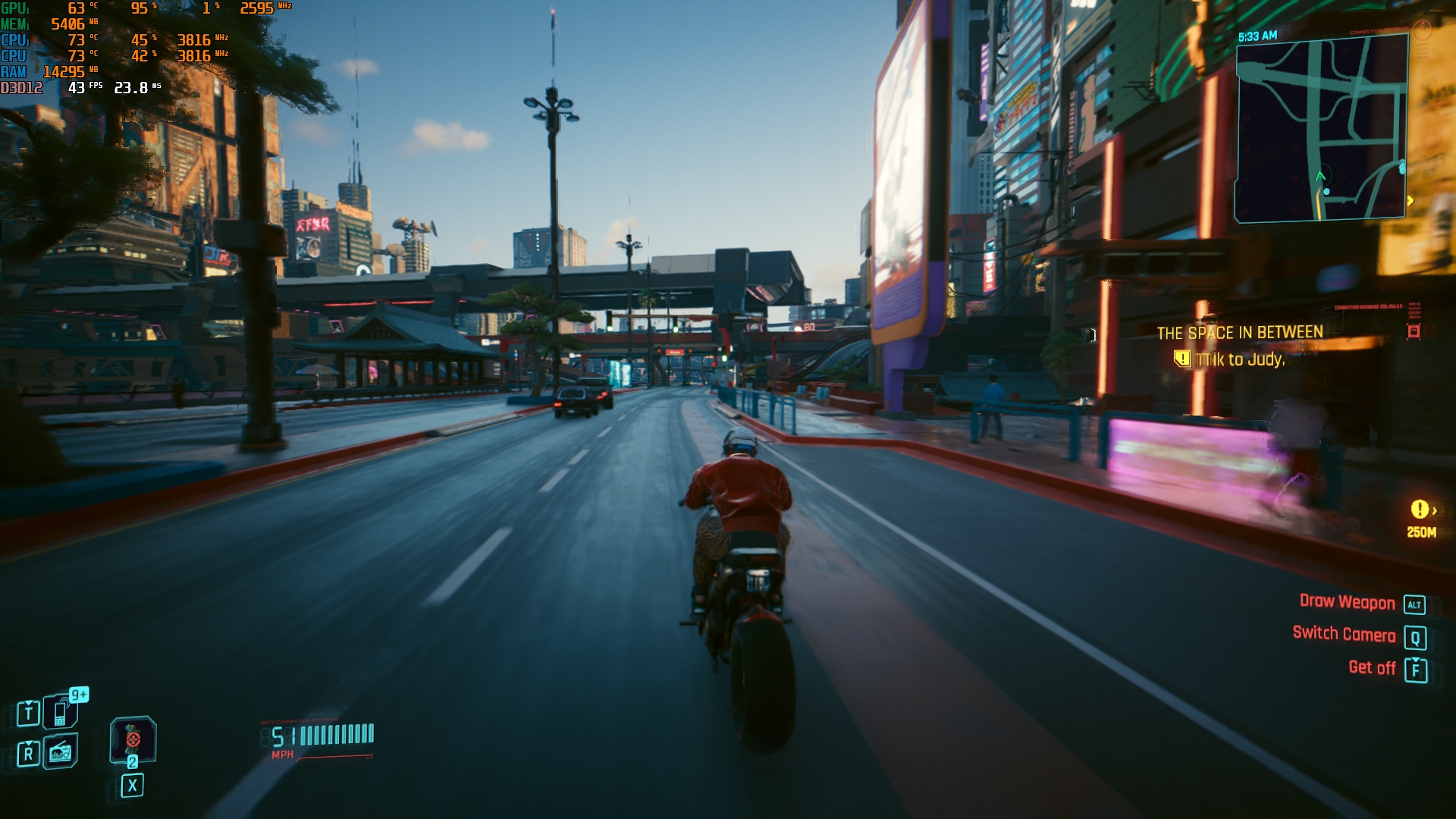The image size is (1456, 819).
Task: Open the phone icon with 9+ badge
Action: (61, 713)
